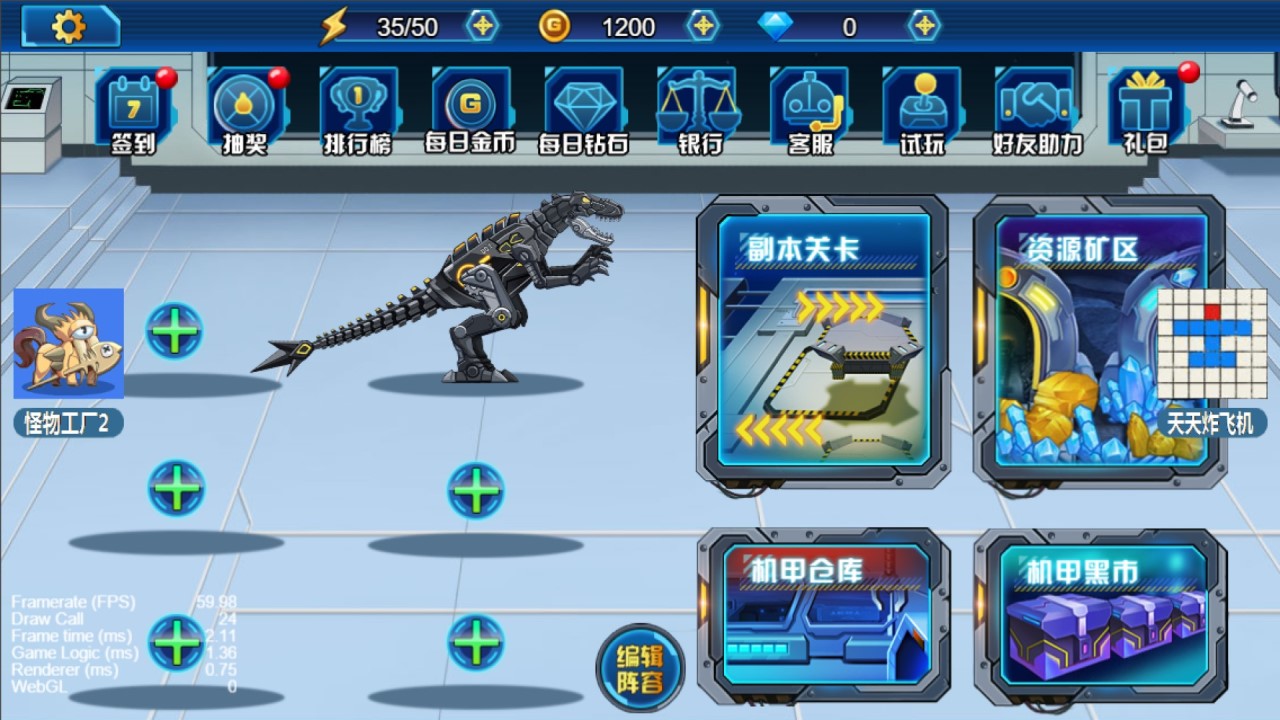This screenshot has width=1280, height=720.
Task: Open the 试玩 trial play icon
Action: pyautogui.click(x=921, y=110)
